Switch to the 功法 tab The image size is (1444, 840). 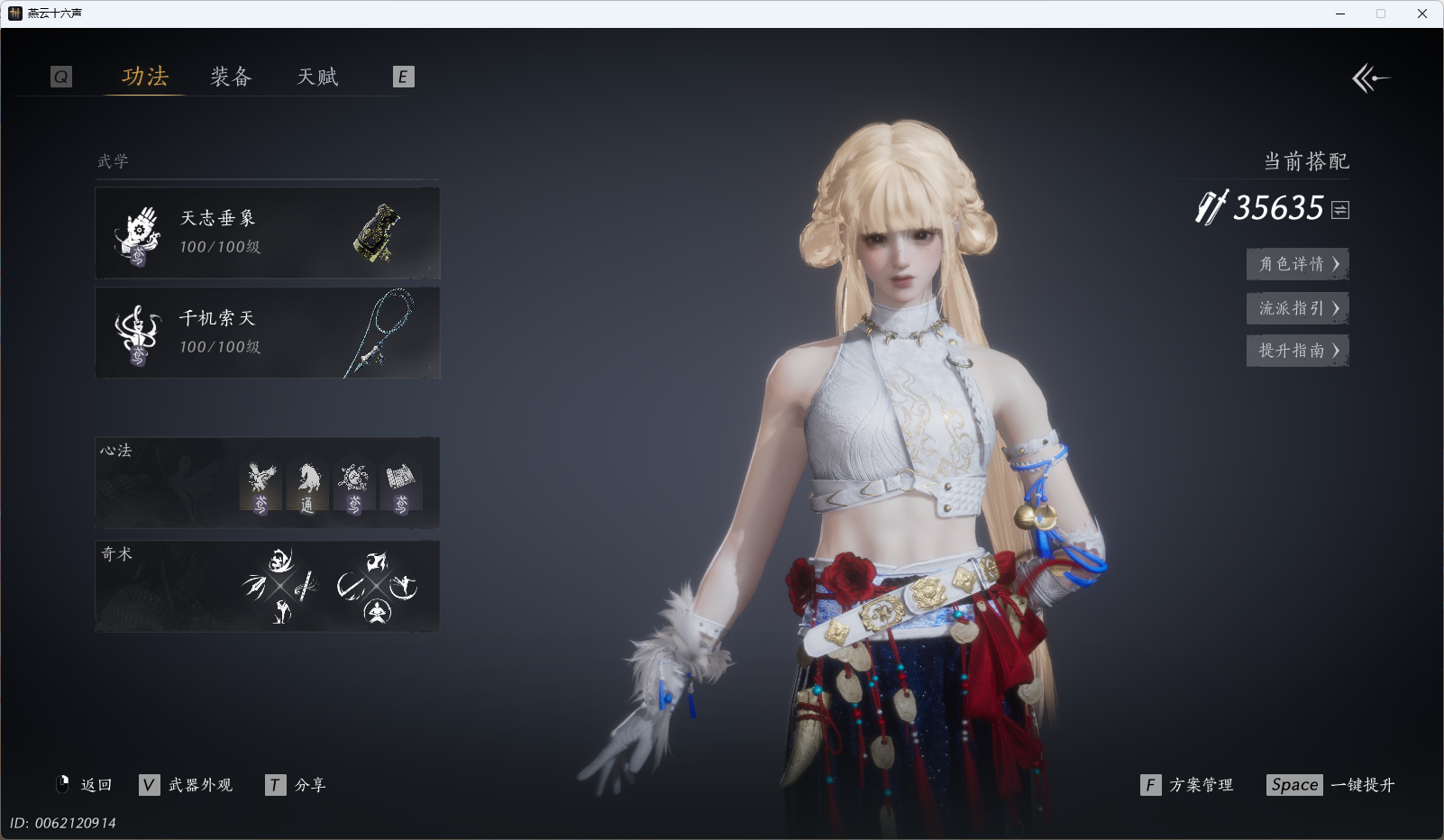tap(145, 77)
